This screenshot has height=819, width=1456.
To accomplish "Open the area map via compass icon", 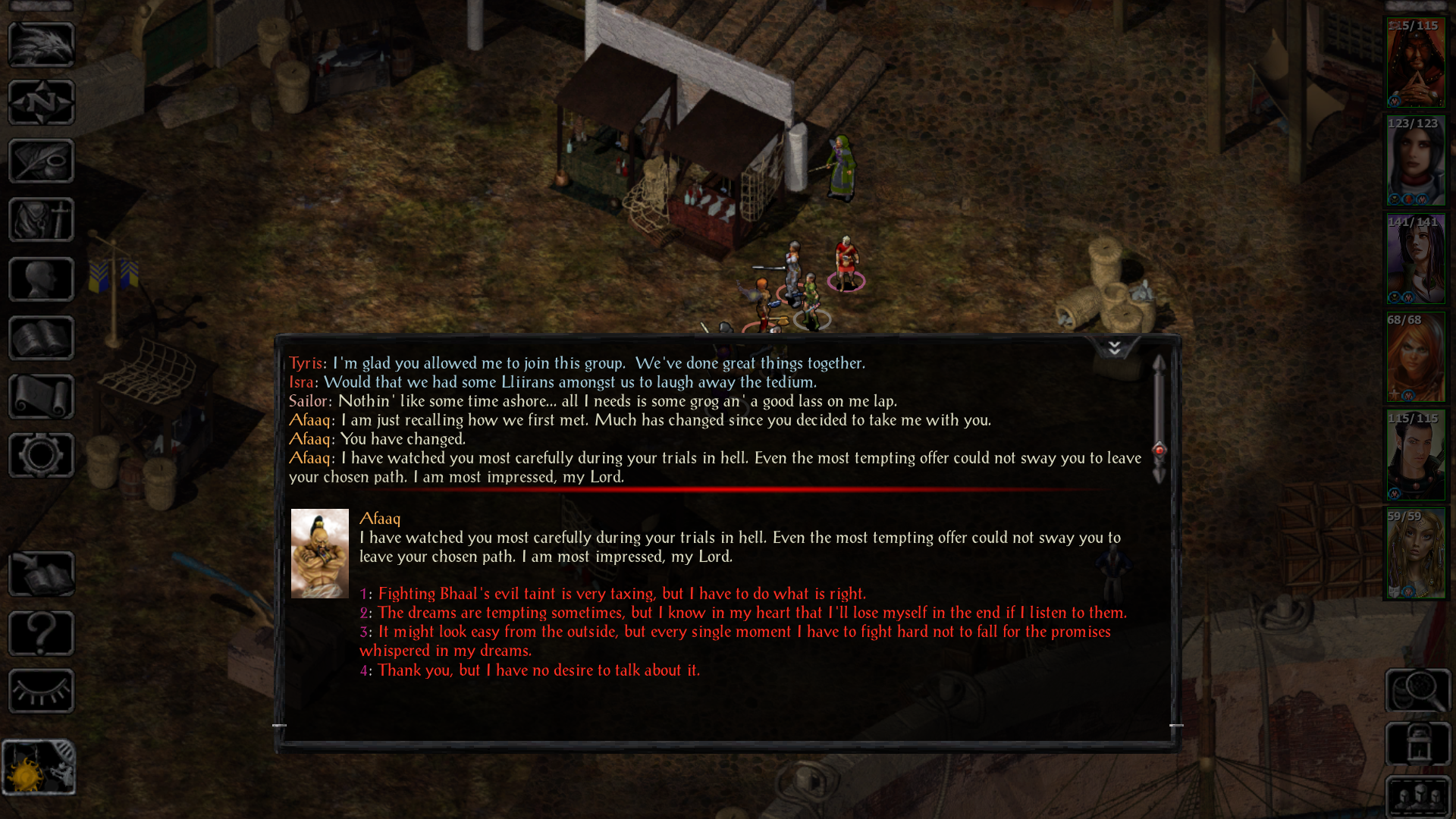I will 41,102.
